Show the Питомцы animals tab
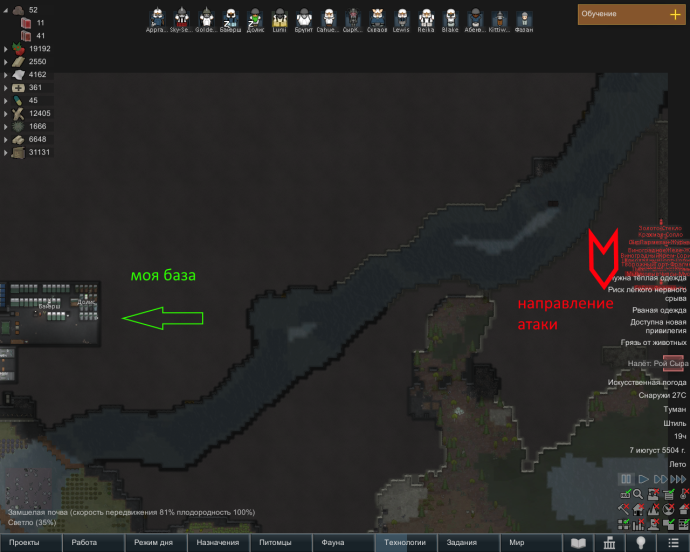Viewport: 690px width, 552px height. coord(278,542)
